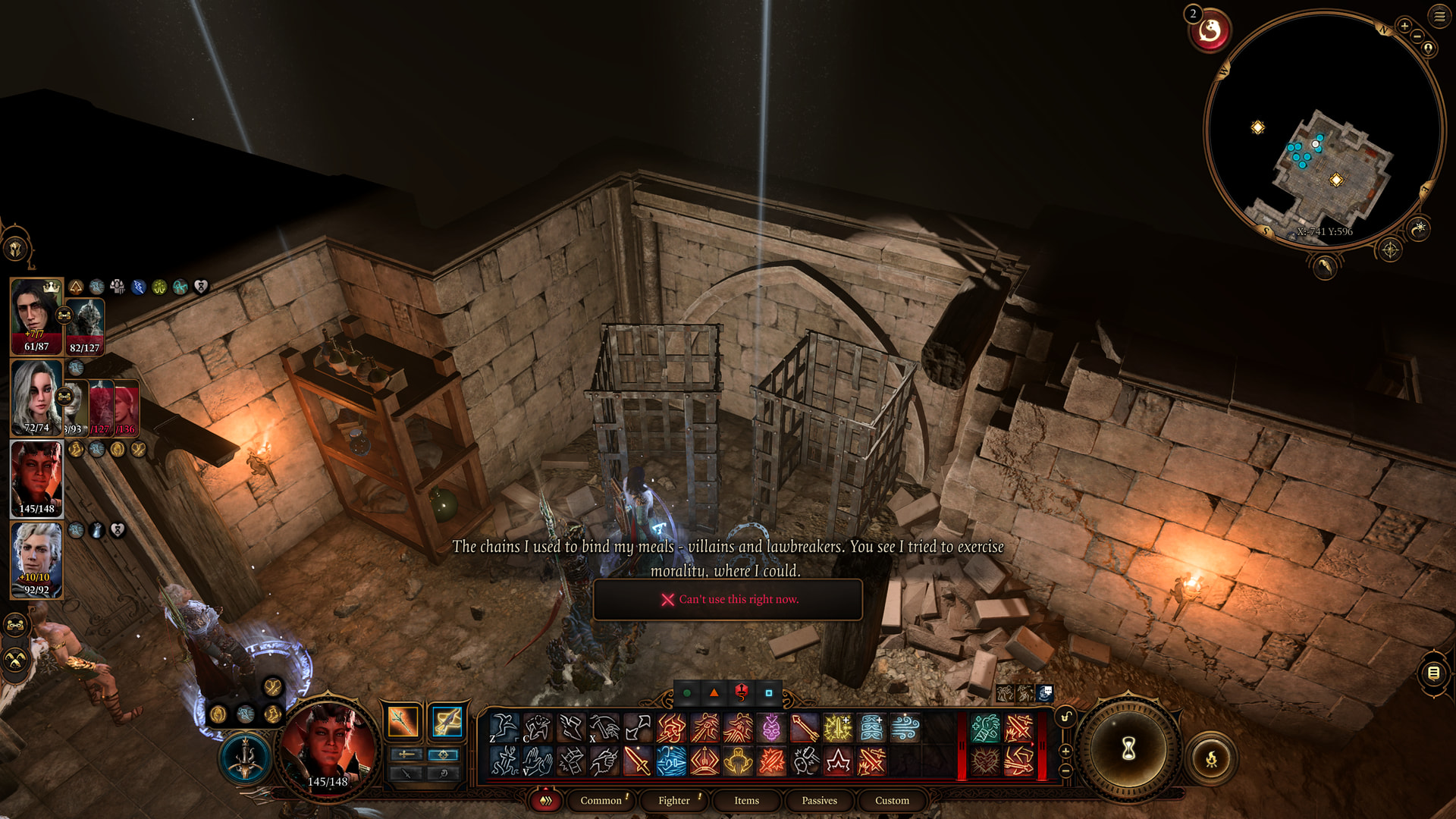Screen dimensions: 1456x819
Task: Open the campfire rest menu
Action: [x=1211, y=758]
